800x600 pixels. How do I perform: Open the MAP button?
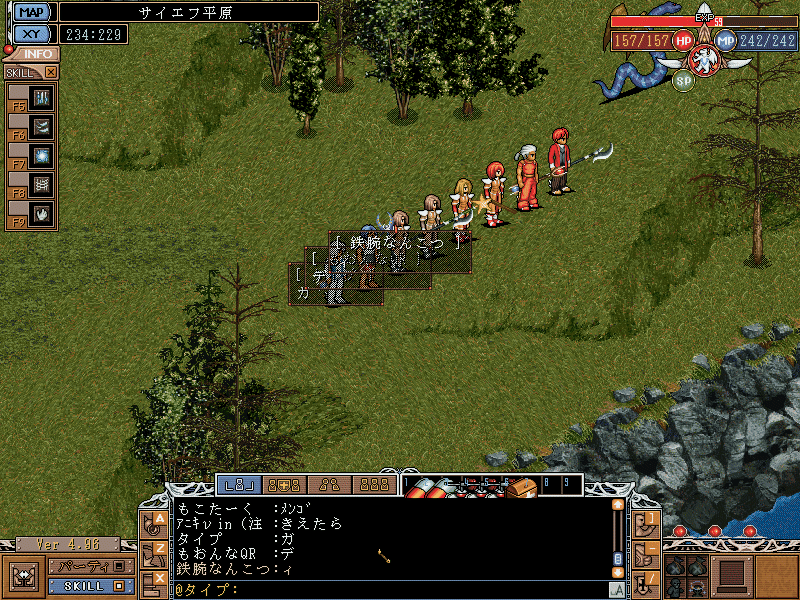point(31,12)
